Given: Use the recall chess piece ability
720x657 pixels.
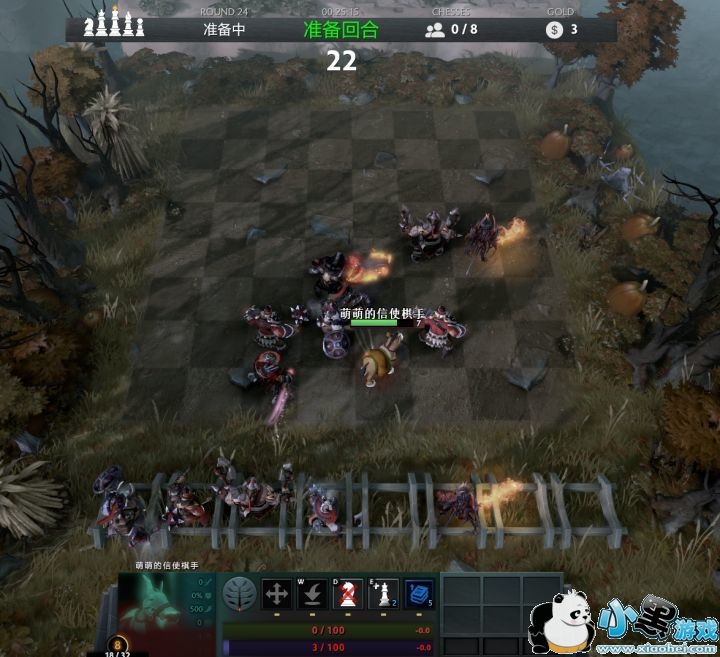Looking at the screenshot, I should [x=312, y=594].
